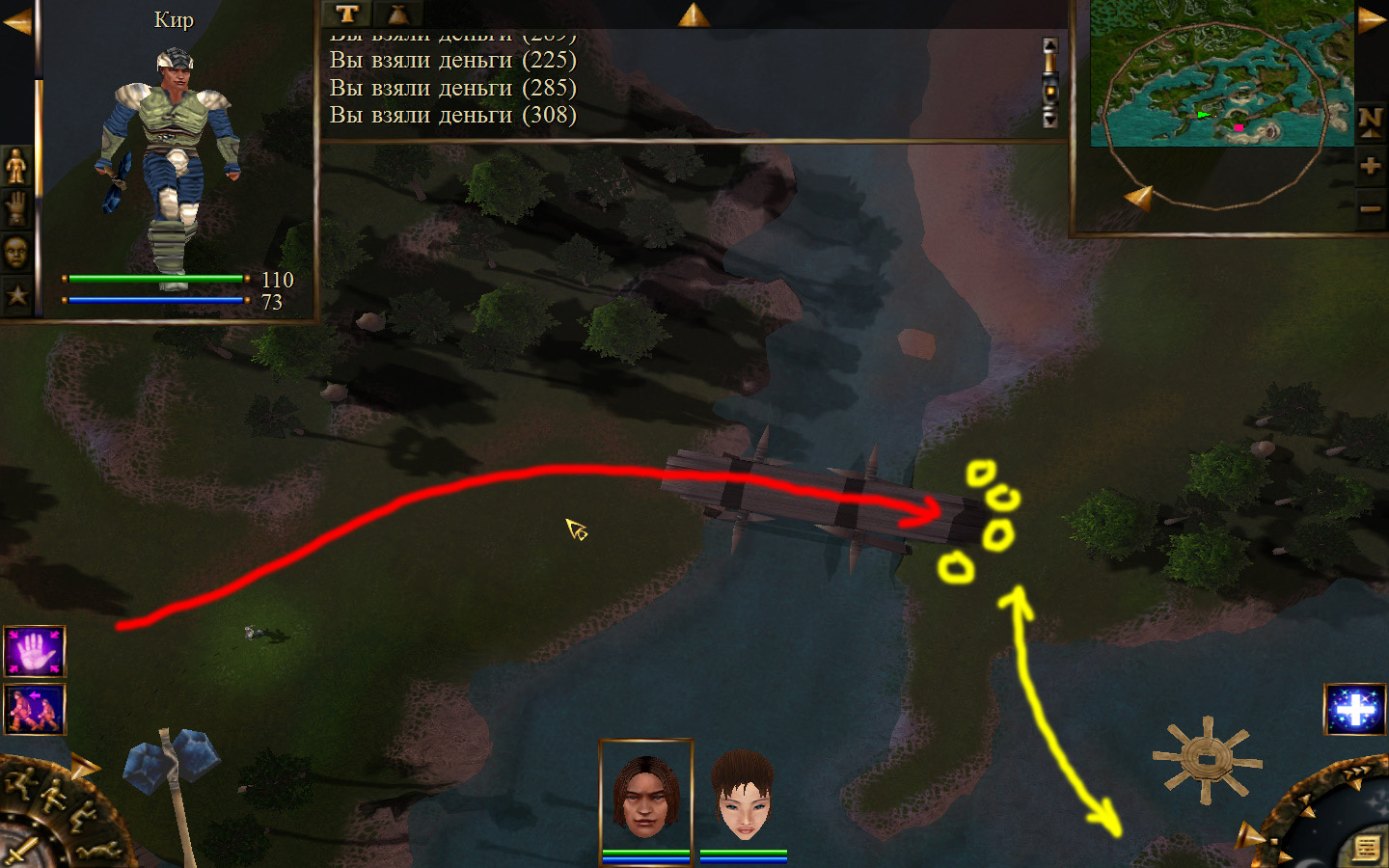Click the minimap
The width and height of the screenshot is (1389, 868).
pos(1221,73)
